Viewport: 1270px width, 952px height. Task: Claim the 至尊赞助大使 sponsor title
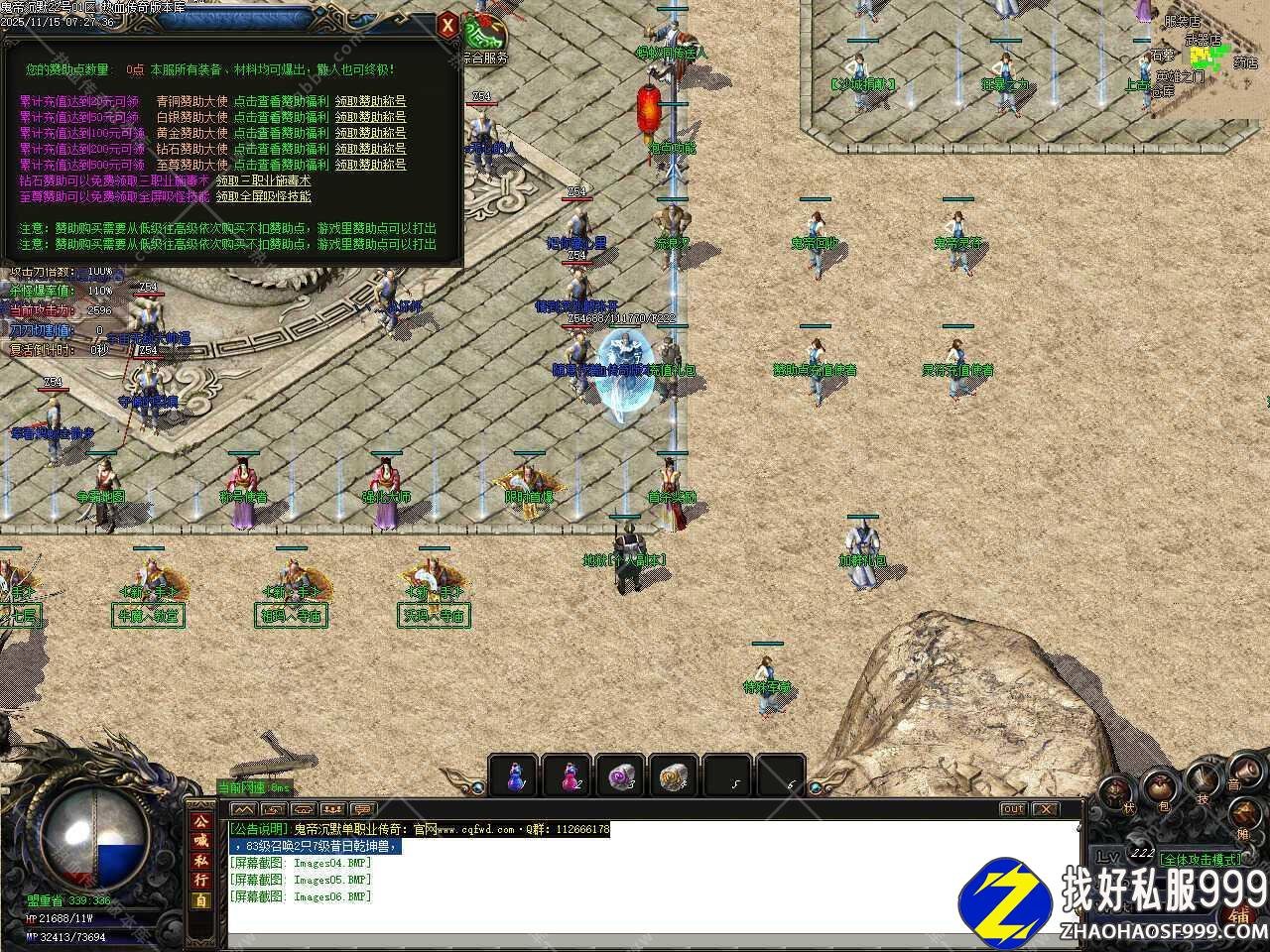[x=370, y=165]
